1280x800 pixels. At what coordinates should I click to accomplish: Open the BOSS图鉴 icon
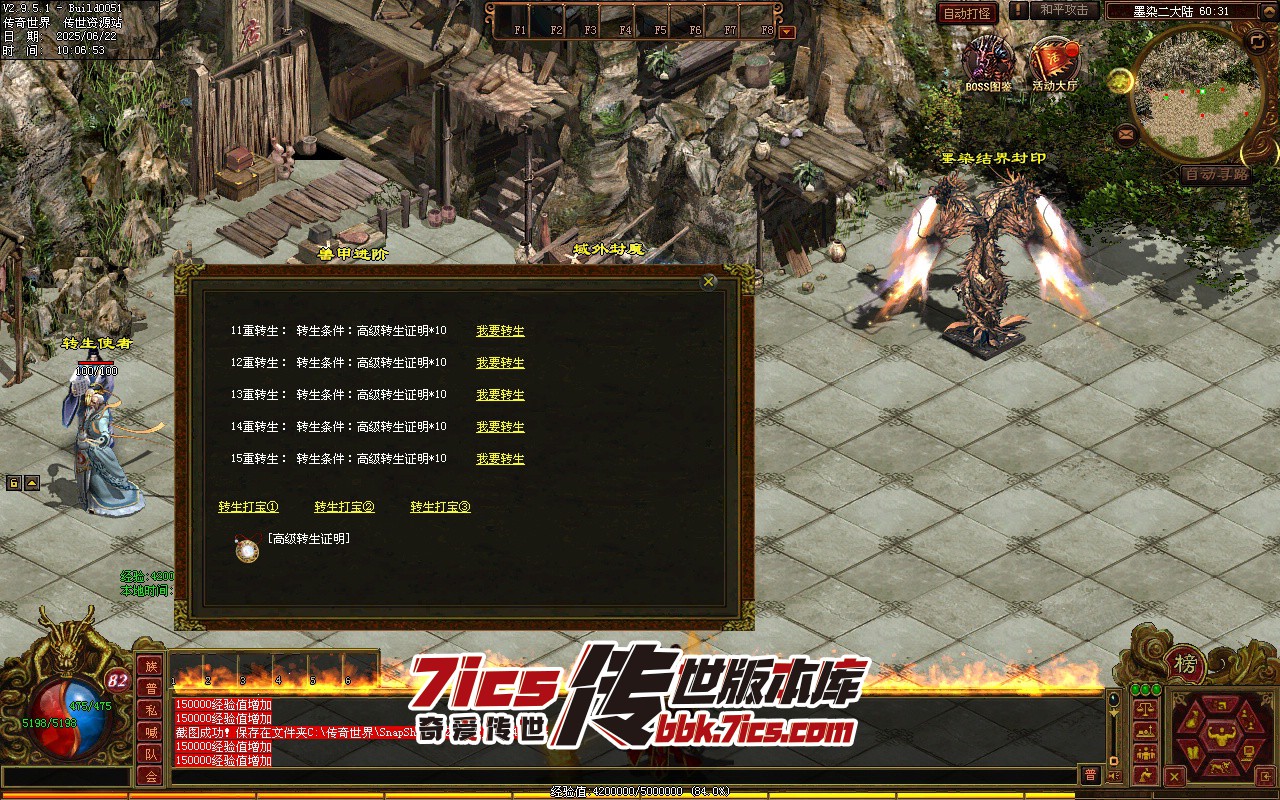(988, 60)
